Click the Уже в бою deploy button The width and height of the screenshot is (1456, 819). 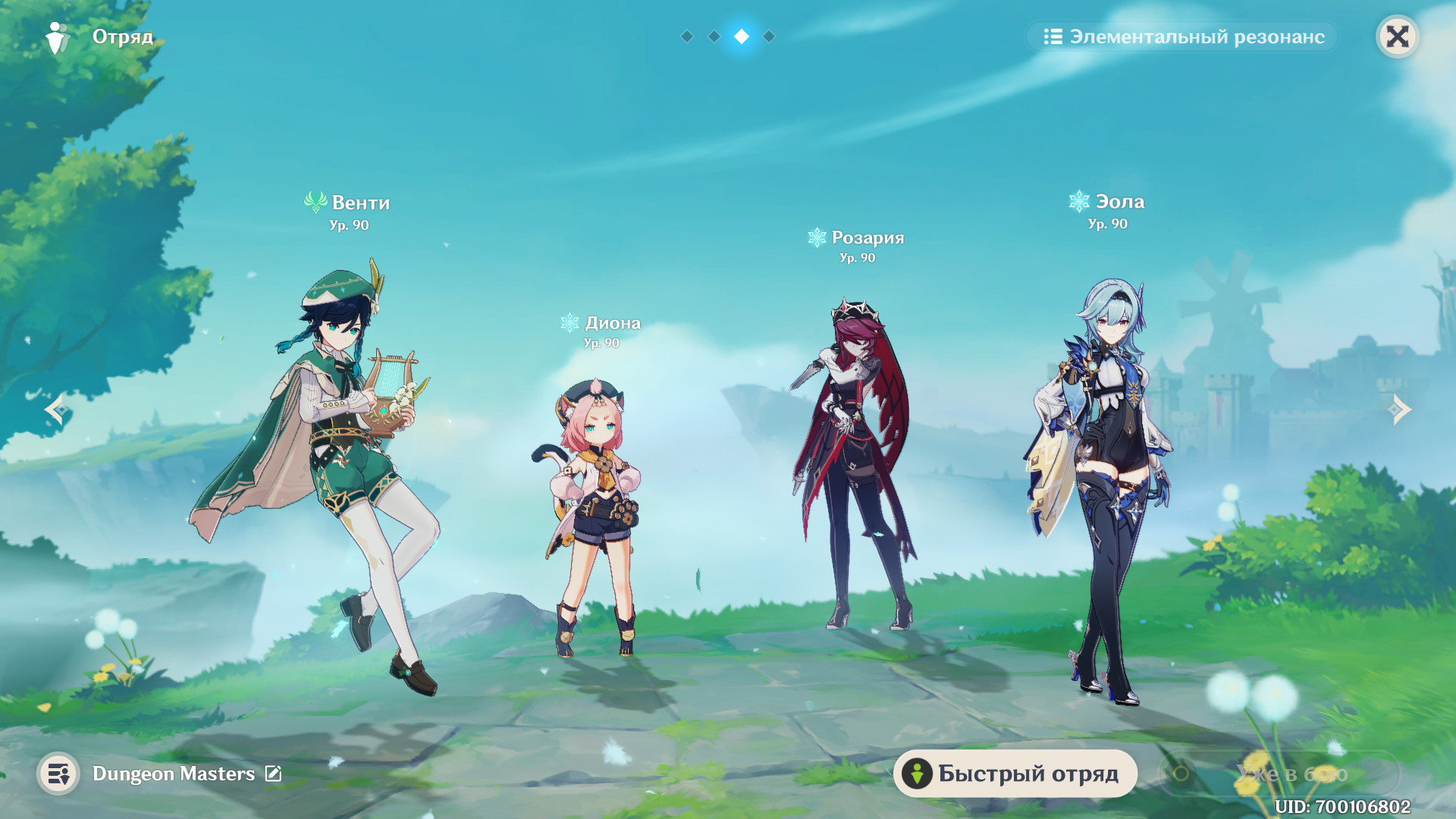[1279, 773]
